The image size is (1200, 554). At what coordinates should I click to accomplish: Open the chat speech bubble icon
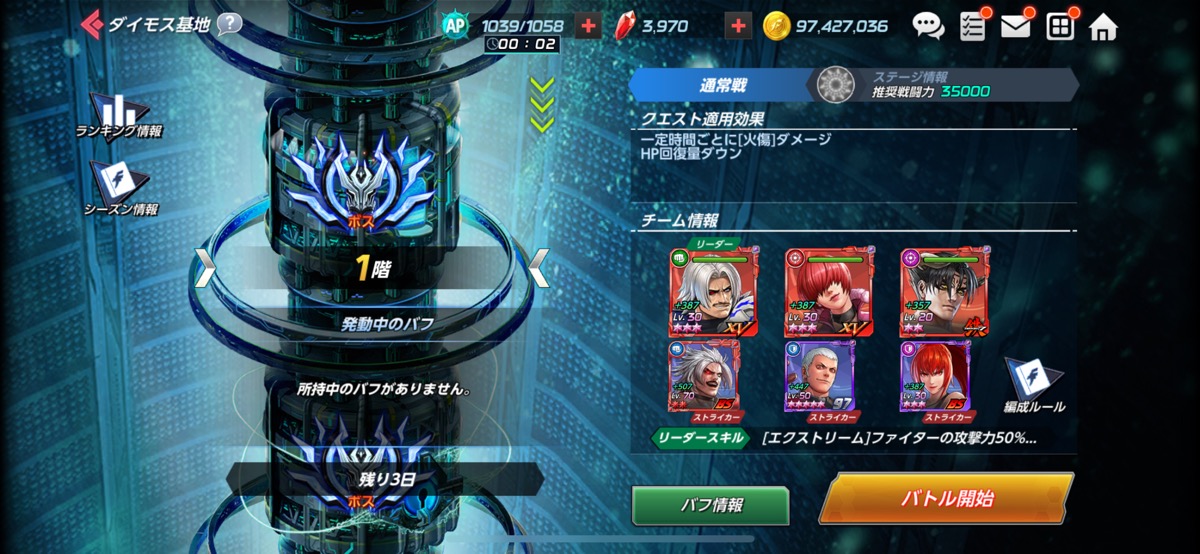tap(927, 26)
